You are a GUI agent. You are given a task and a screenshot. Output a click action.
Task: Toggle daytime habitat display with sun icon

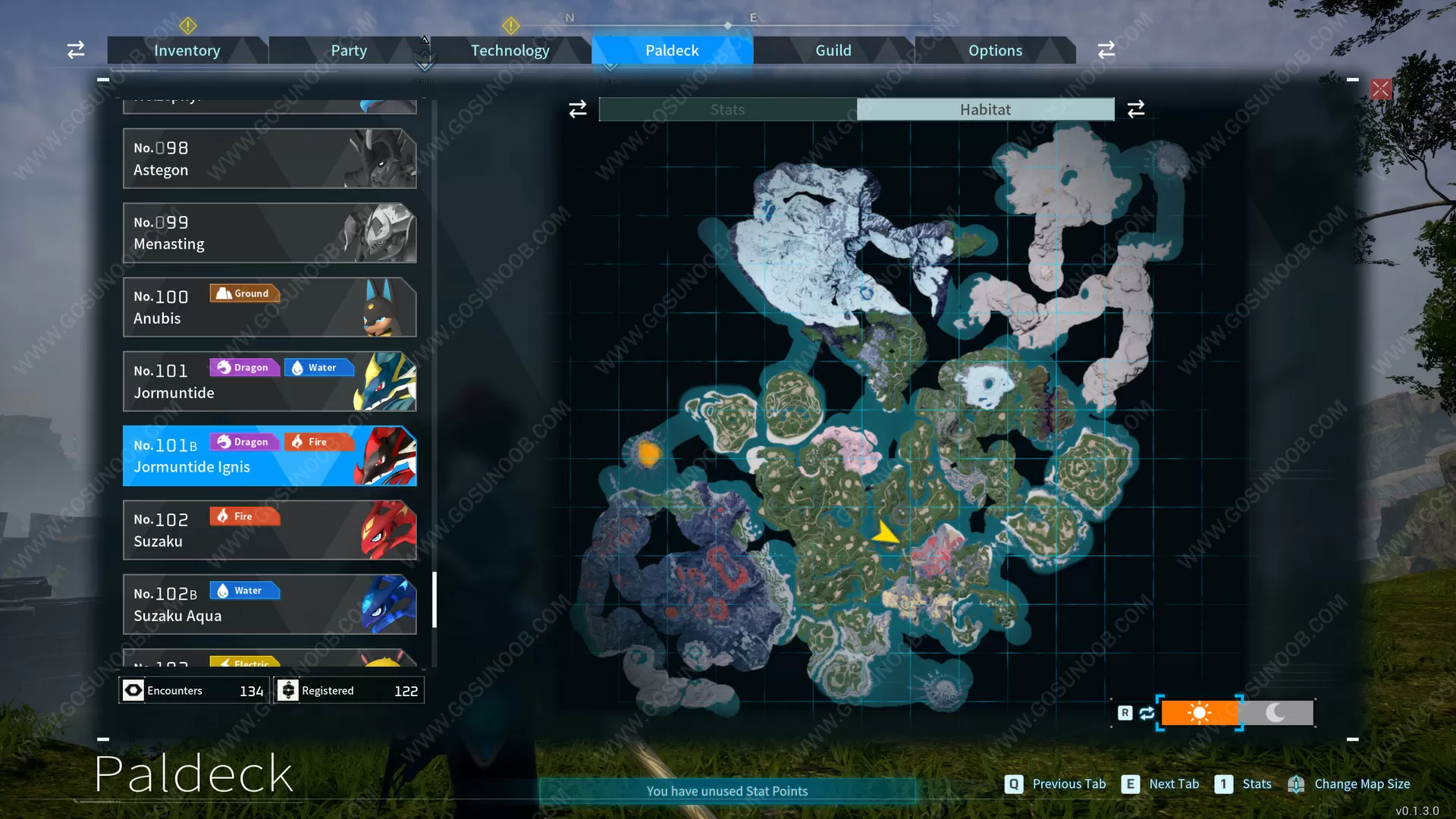1200,713
